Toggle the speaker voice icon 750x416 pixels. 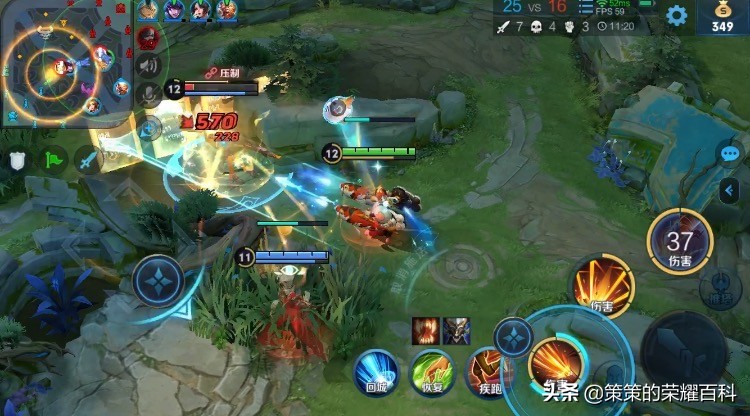(x=149, y=66)
